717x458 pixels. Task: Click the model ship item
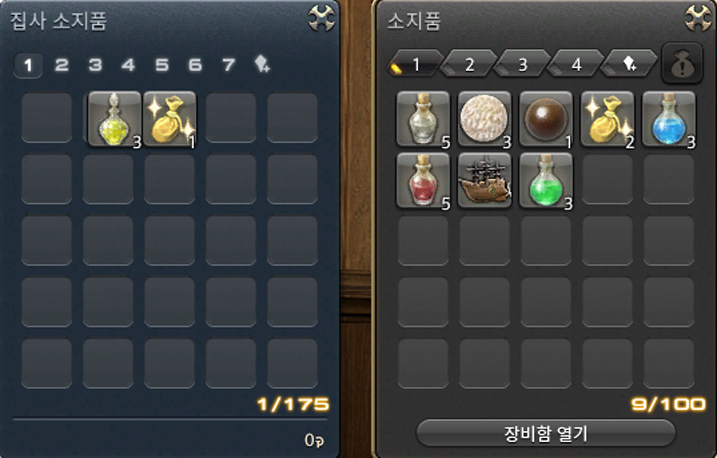click(484, 179)
